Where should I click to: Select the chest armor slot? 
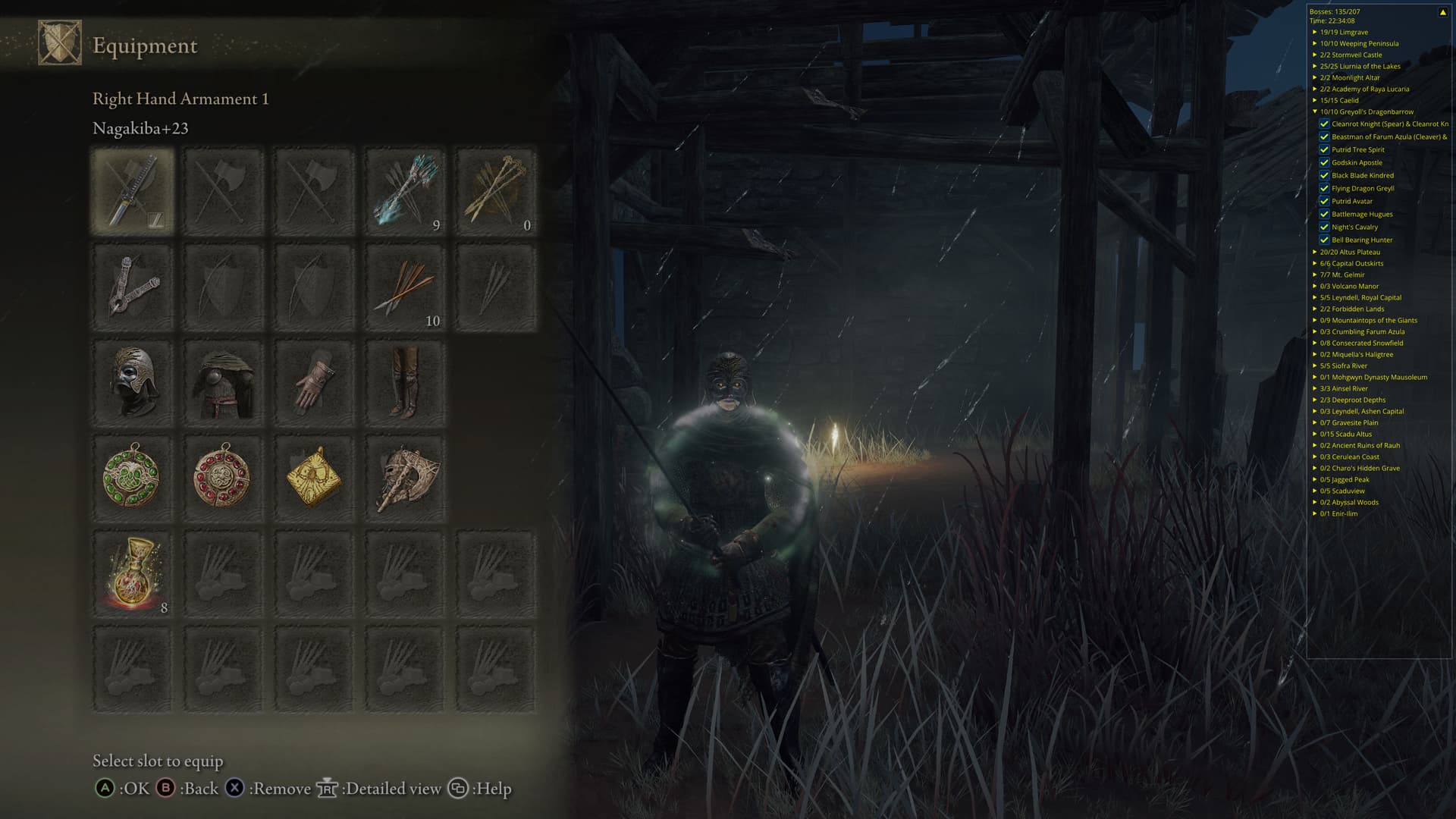(x=224, y=383)
